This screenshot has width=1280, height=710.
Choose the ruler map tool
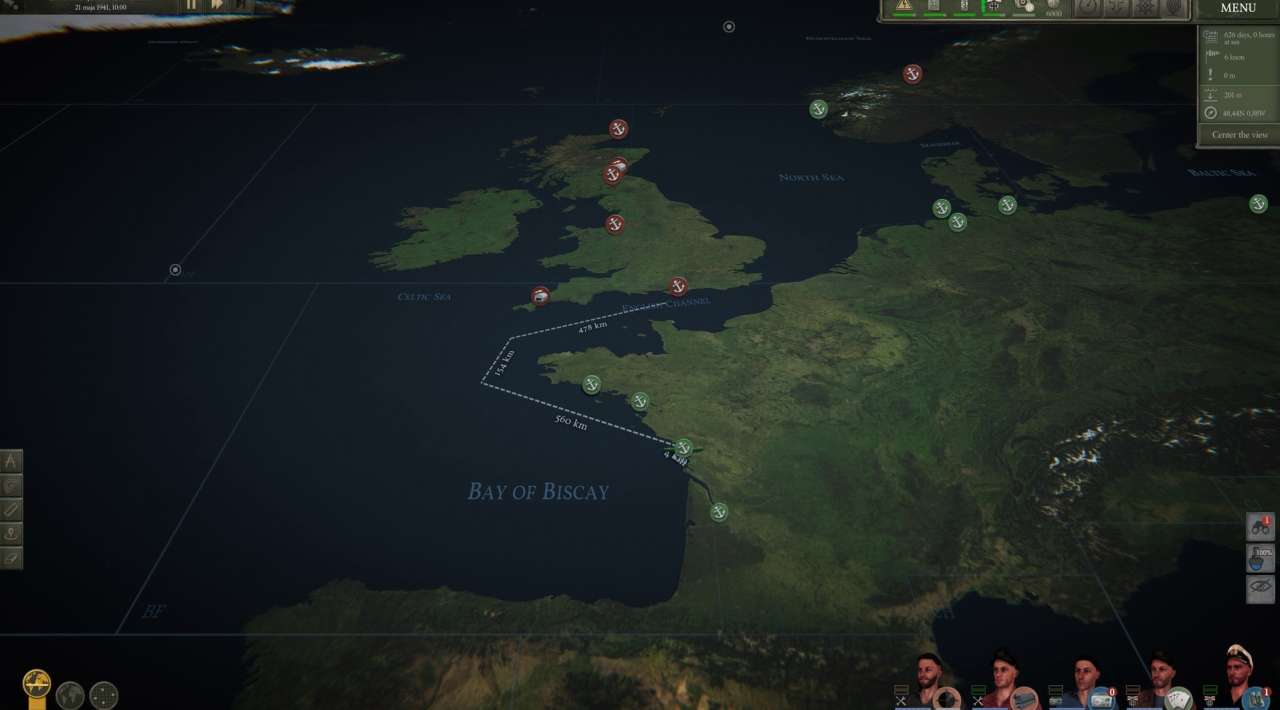[11, 510]
